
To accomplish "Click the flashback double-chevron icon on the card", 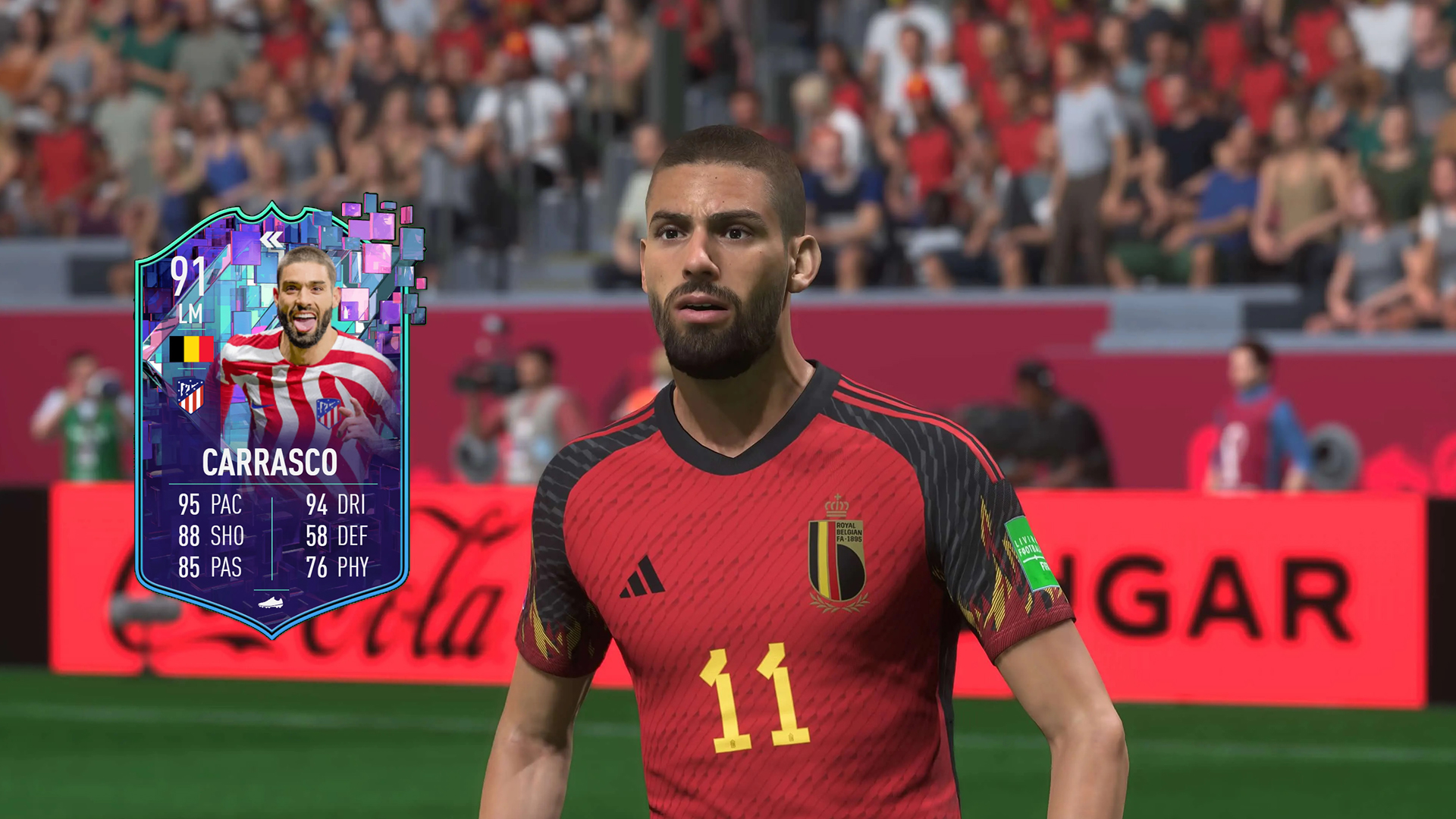I will pos(271,239).
